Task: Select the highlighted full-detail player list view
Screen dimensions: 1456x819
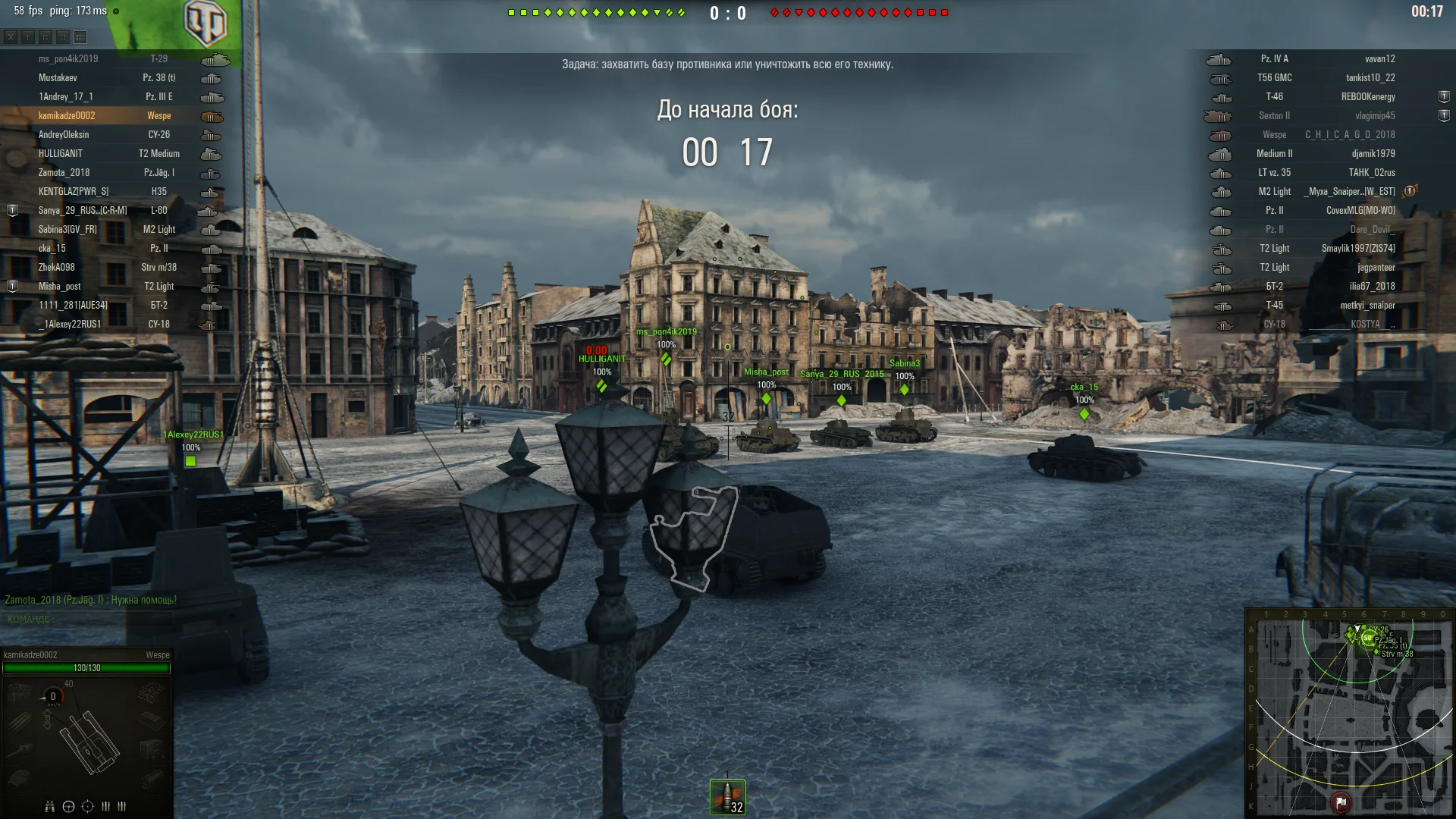Action: pyautogui.click(x=80, y=37)
